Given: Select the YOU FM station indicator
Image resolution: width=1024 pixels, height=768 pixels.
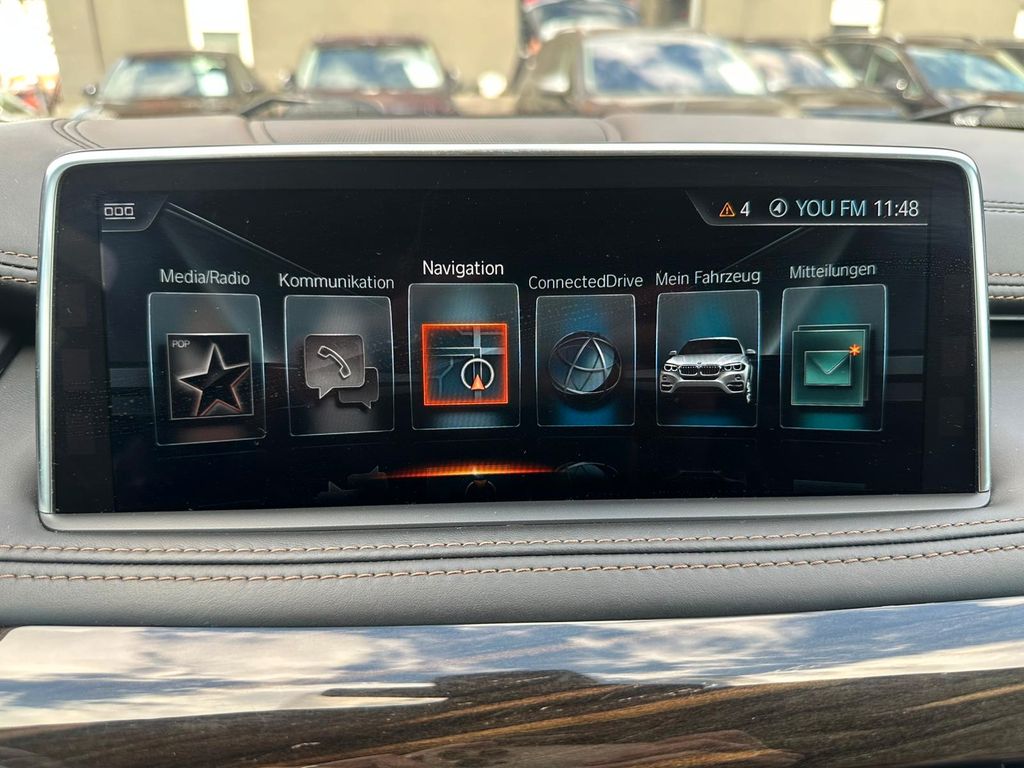Looking at the screenshot, I should [x=830, y=209].
